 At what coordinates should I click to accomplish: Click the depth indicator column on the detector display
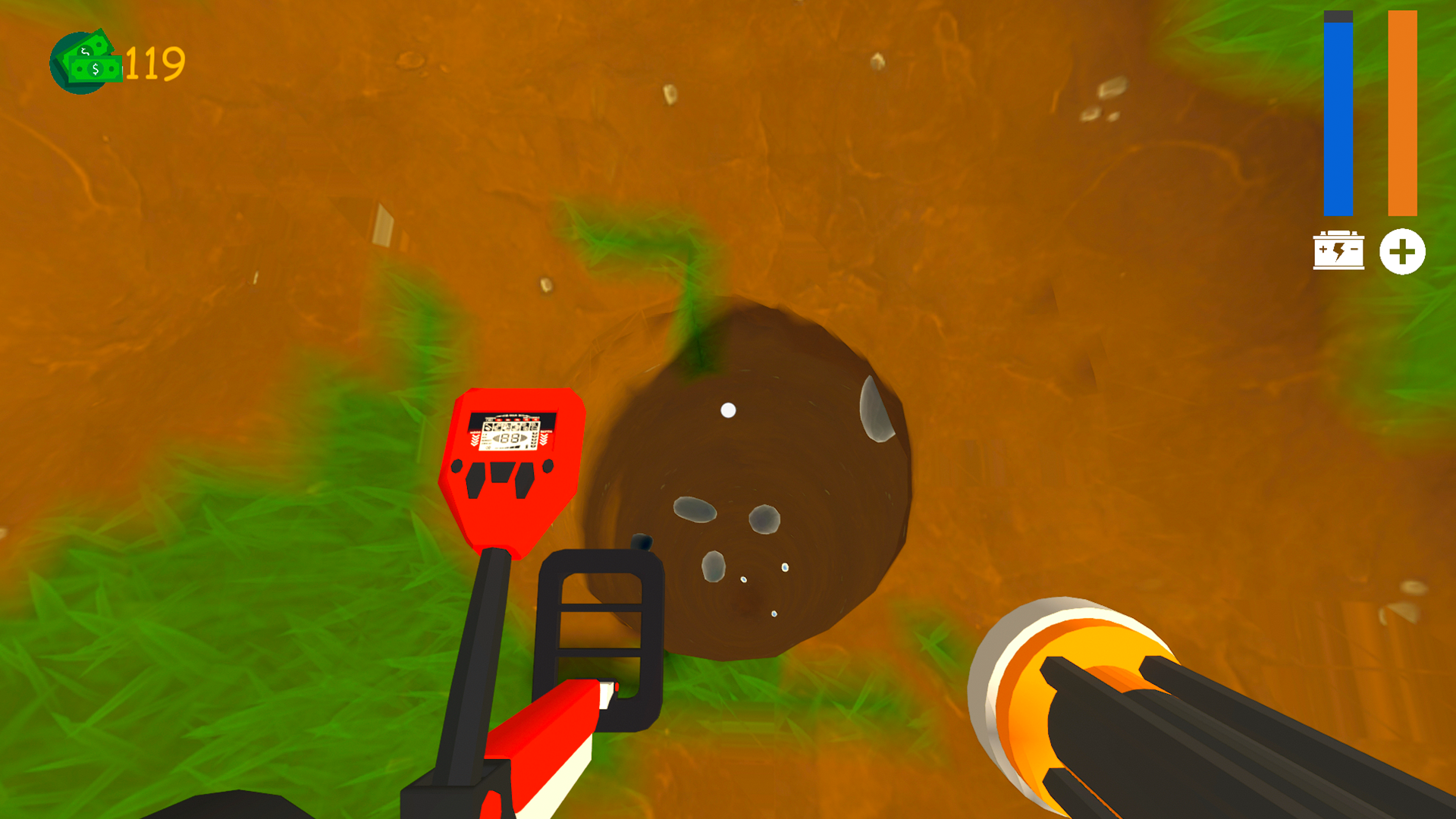tap(534, 439)
